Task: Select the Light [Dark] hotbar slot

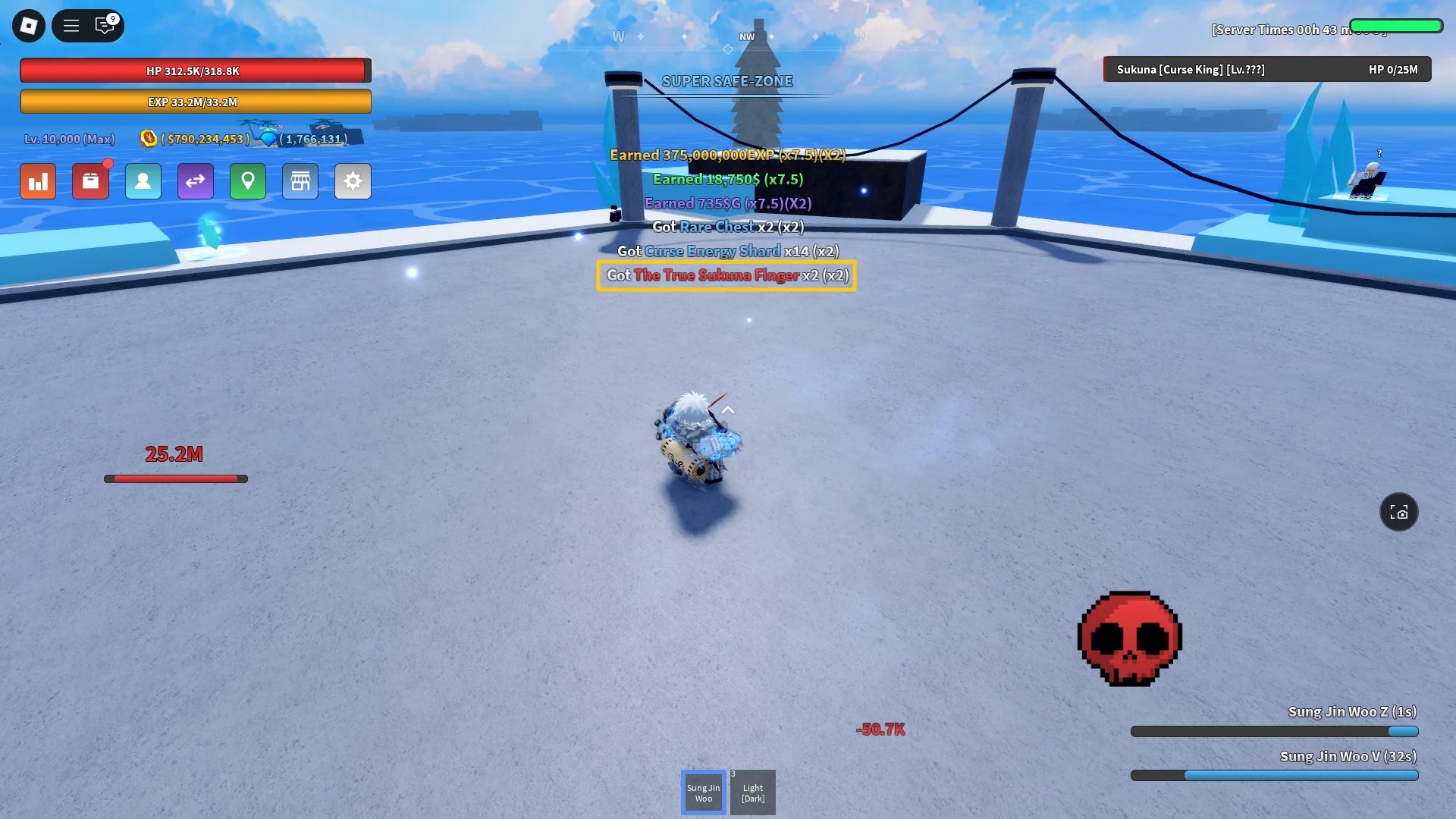Action: [x=752, y=792]
